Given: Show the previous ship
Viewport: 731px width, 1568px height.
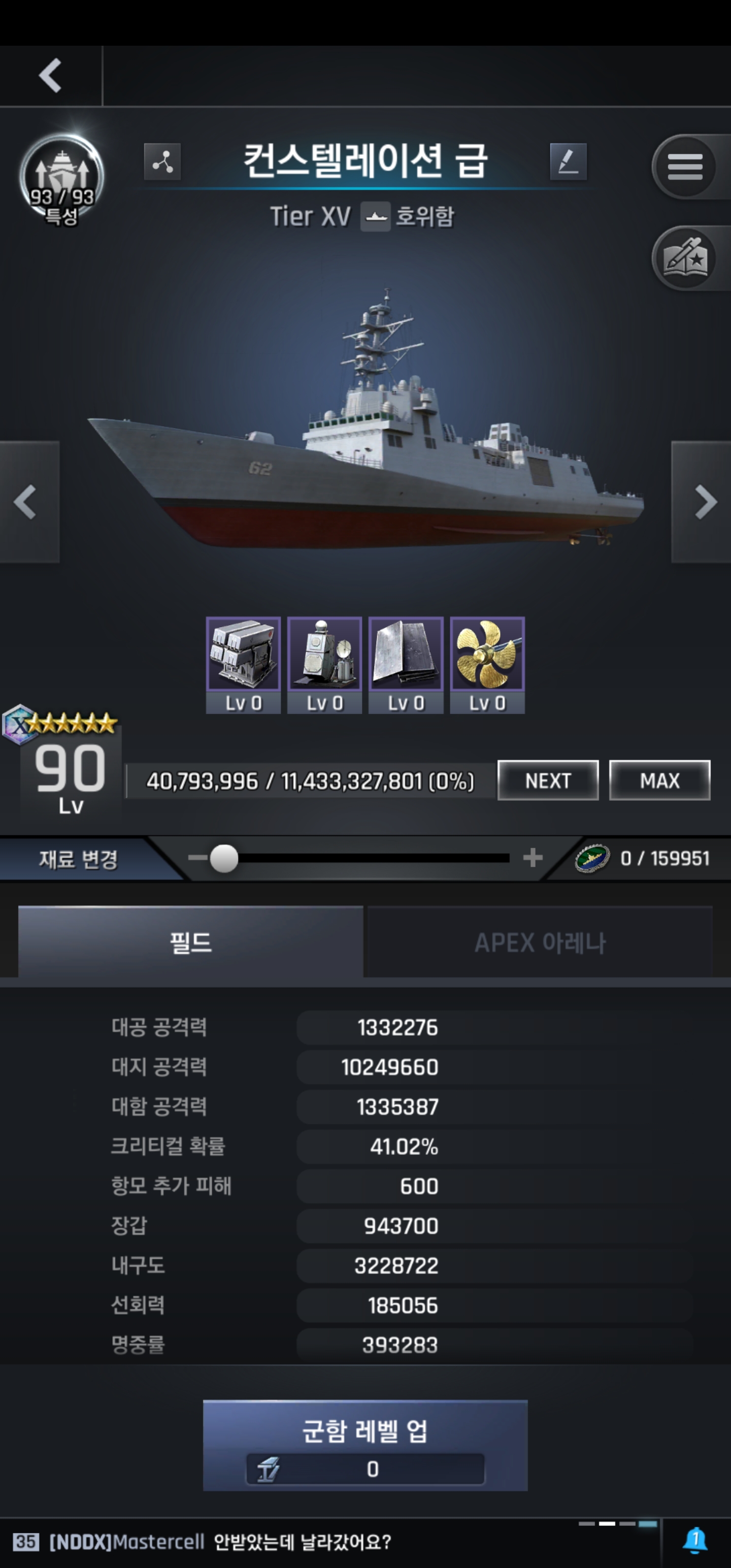Looking at the screenshot, I should [x=25, y=502].
